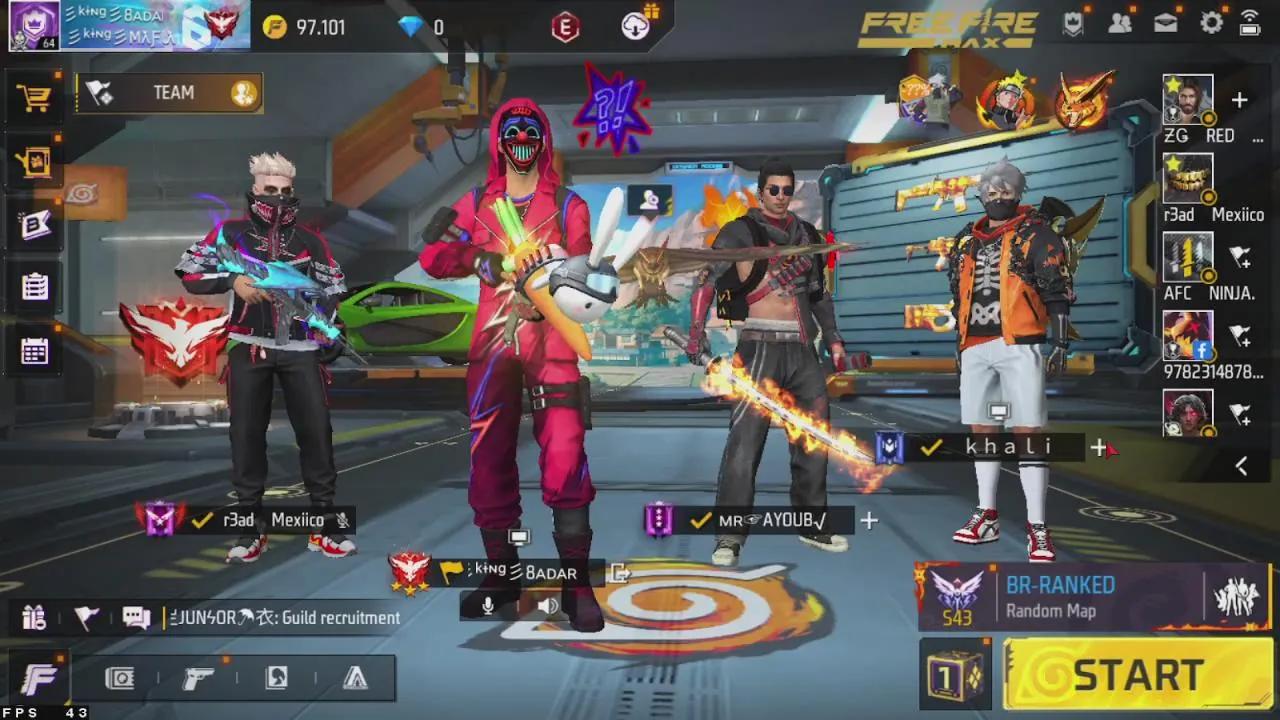Invite ZG RED with plus button
Image resolution: width=1280 pixels, height=720 pixels.
[x=1239, y=100]
